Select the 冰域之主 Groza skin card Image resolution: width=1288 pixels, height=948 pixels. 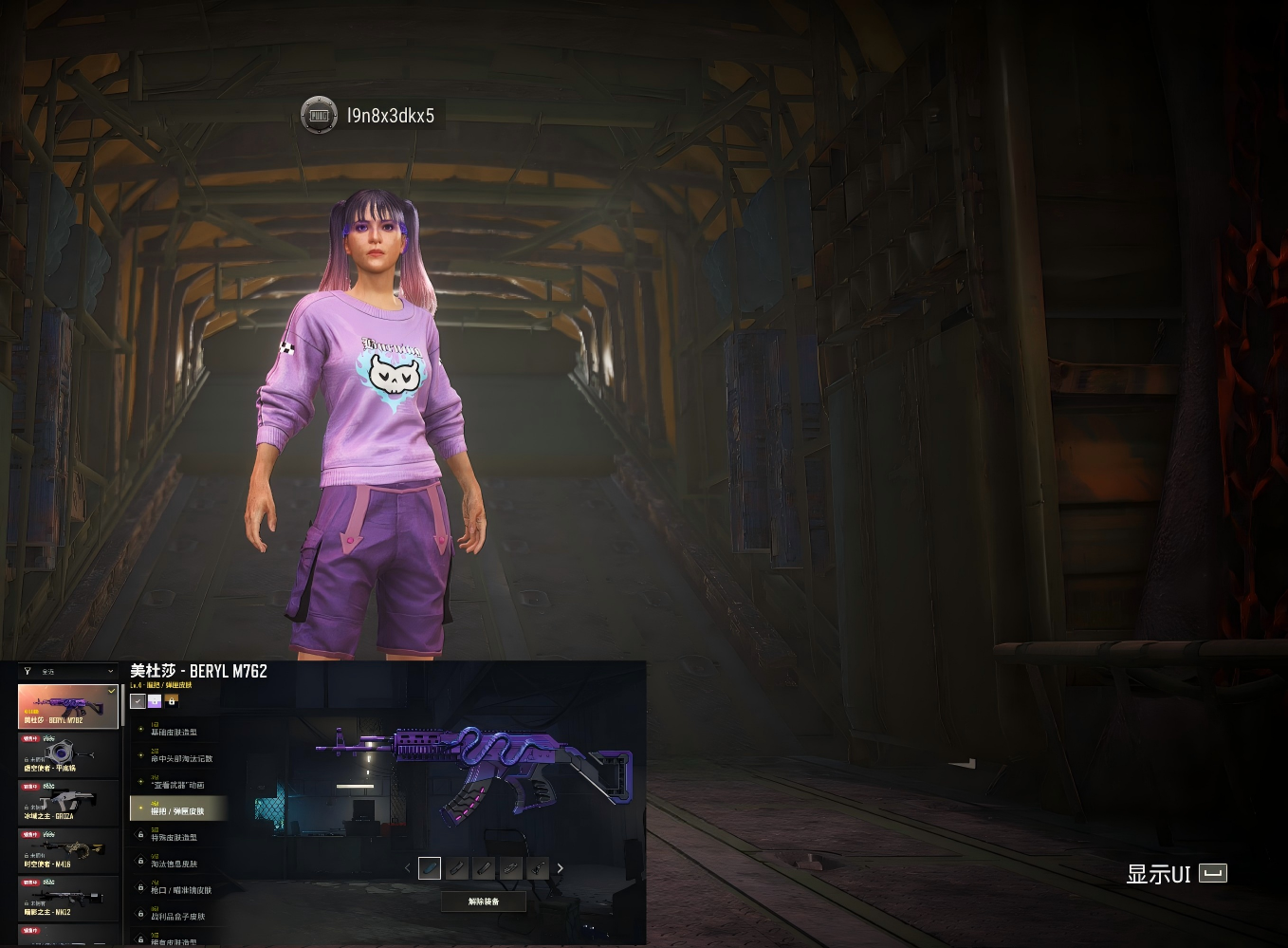tap(68, 803)
